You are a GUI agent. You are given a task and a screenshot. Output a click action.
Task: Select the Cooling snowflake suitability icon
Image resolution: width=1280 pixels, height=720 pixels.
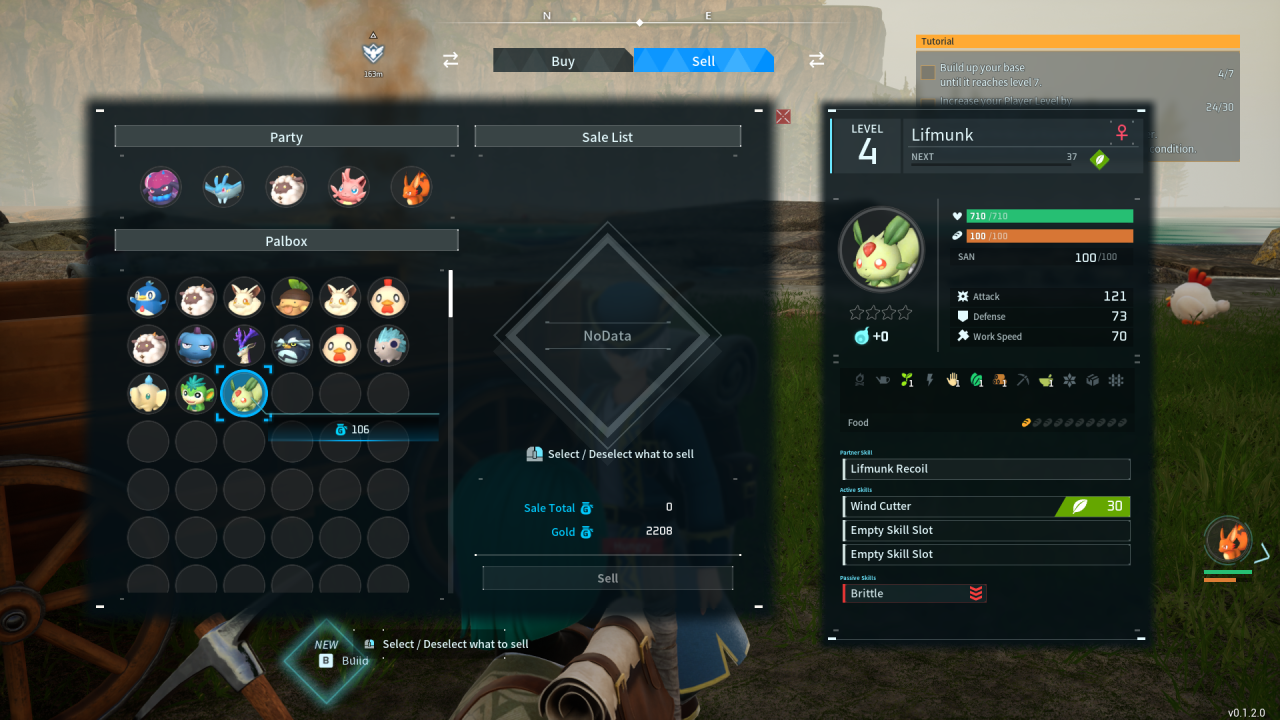point(1069,380)
